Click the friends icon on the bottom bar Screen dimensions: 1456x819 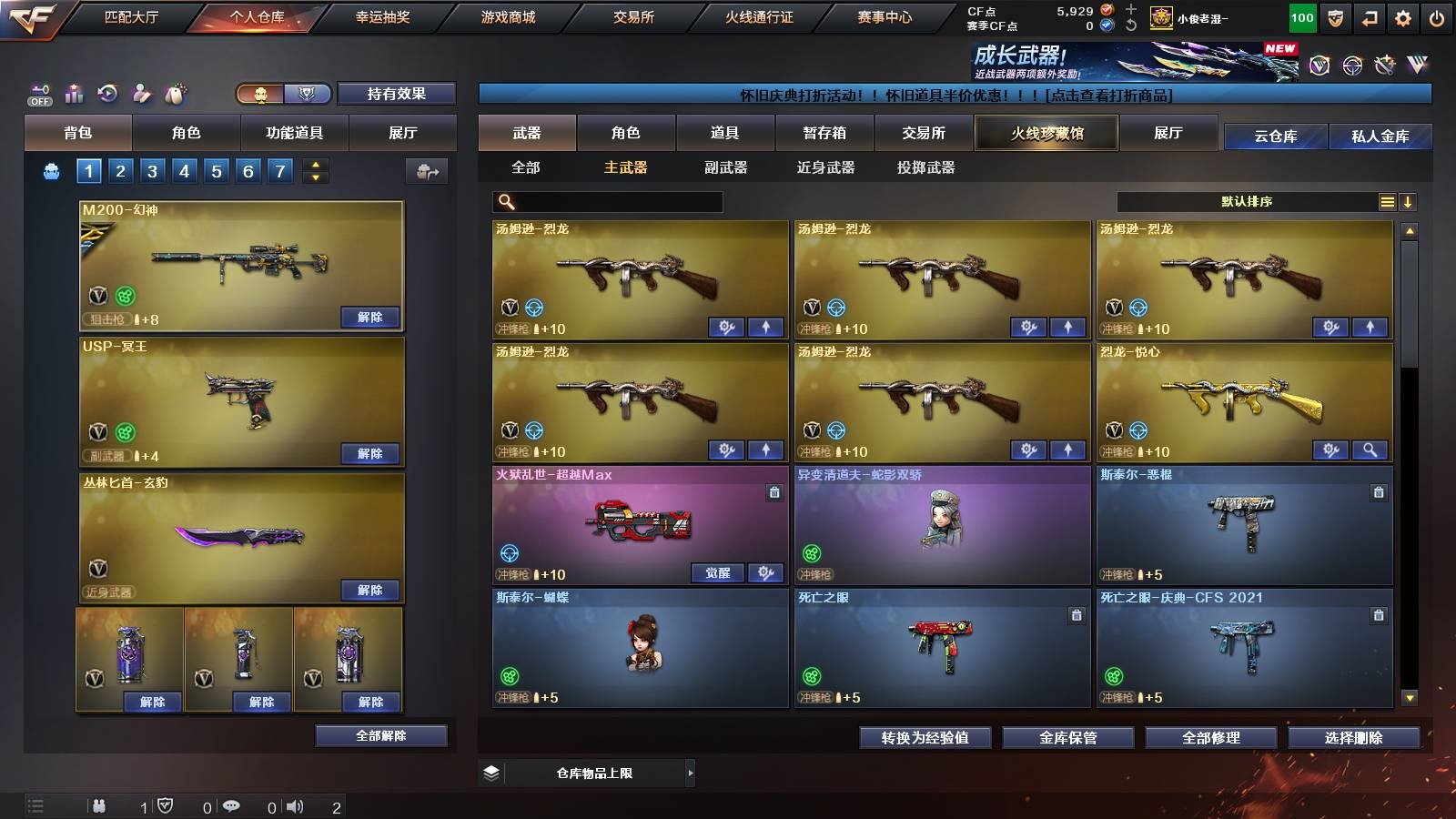point(98,805)
